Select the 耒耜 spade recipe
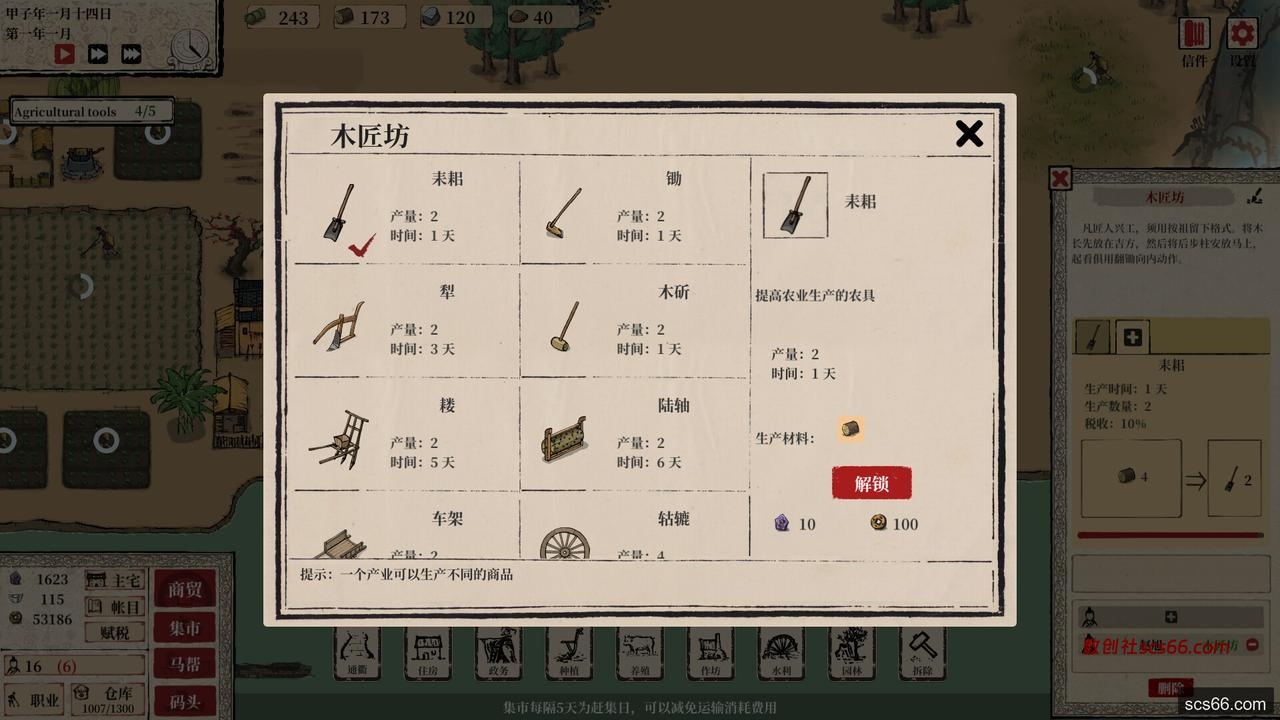The image size is (1280, 720). [407, 212]
